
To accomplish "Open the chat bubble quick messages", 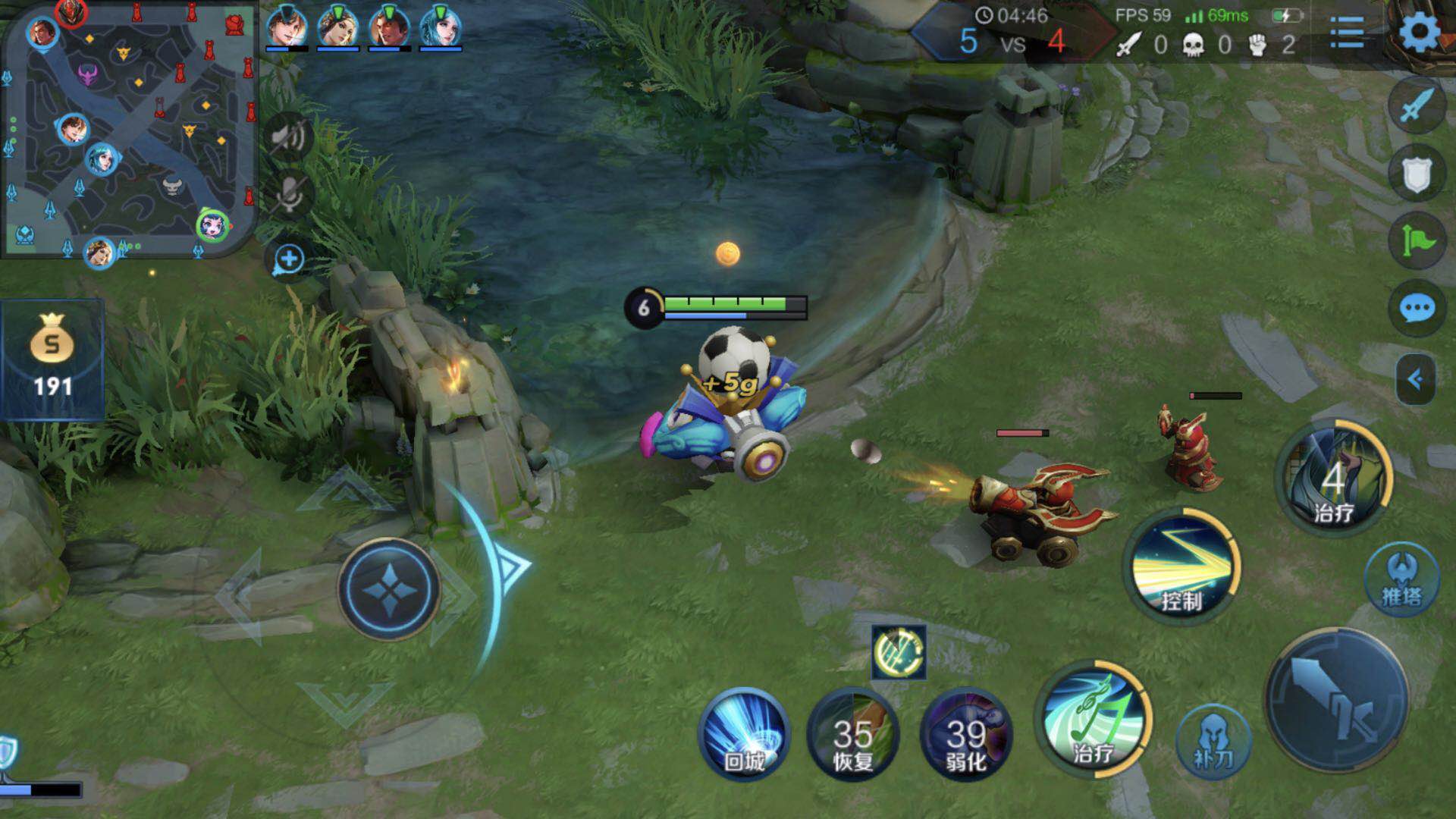I will (x=1417, y=308).
